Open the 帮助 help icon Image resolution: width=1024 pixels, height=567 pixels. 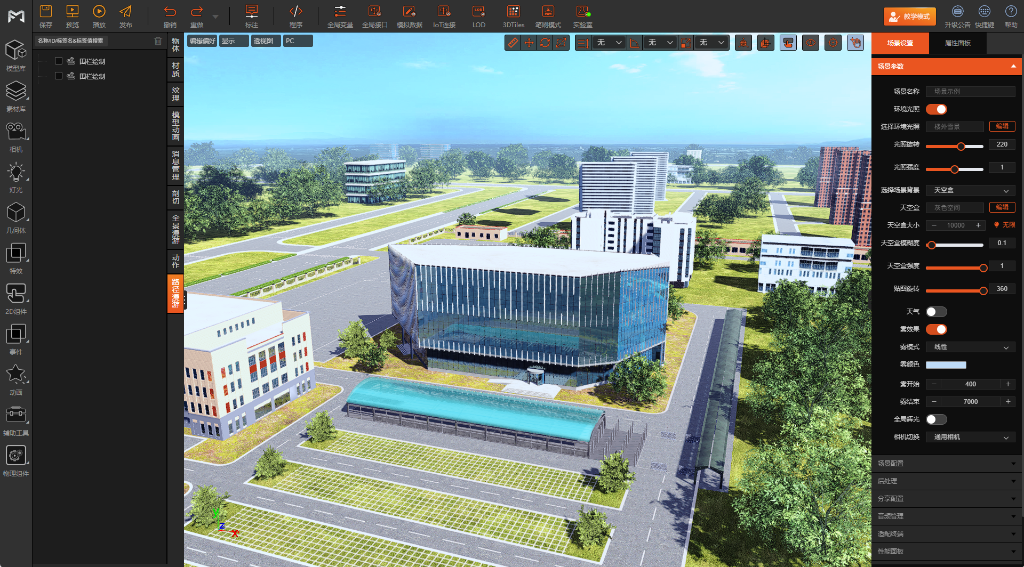[1011, 14]
